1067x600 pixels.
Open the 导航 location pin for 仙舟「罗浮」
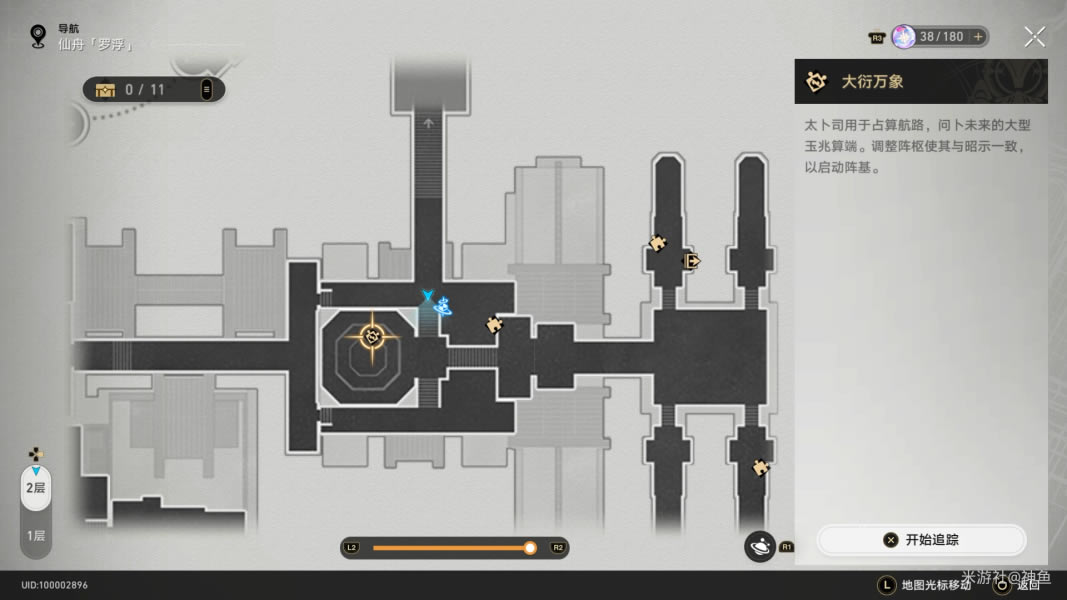click(38, 36)
